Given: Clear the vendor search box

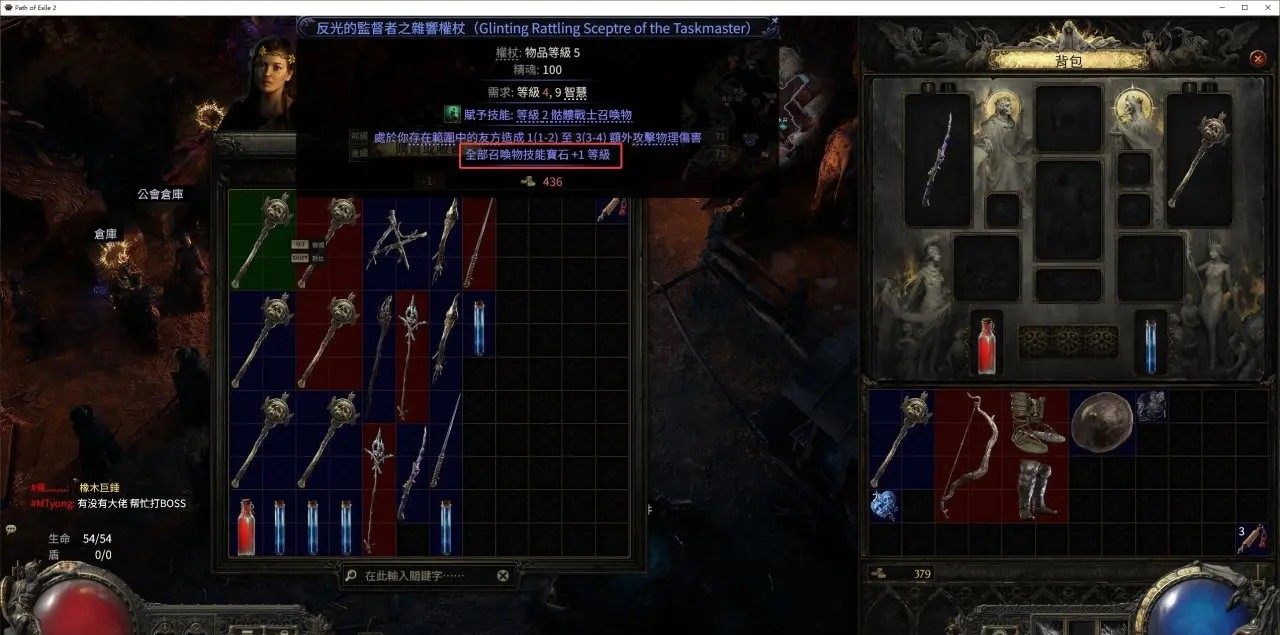Looking at the screenshot, I should [503, 576].
